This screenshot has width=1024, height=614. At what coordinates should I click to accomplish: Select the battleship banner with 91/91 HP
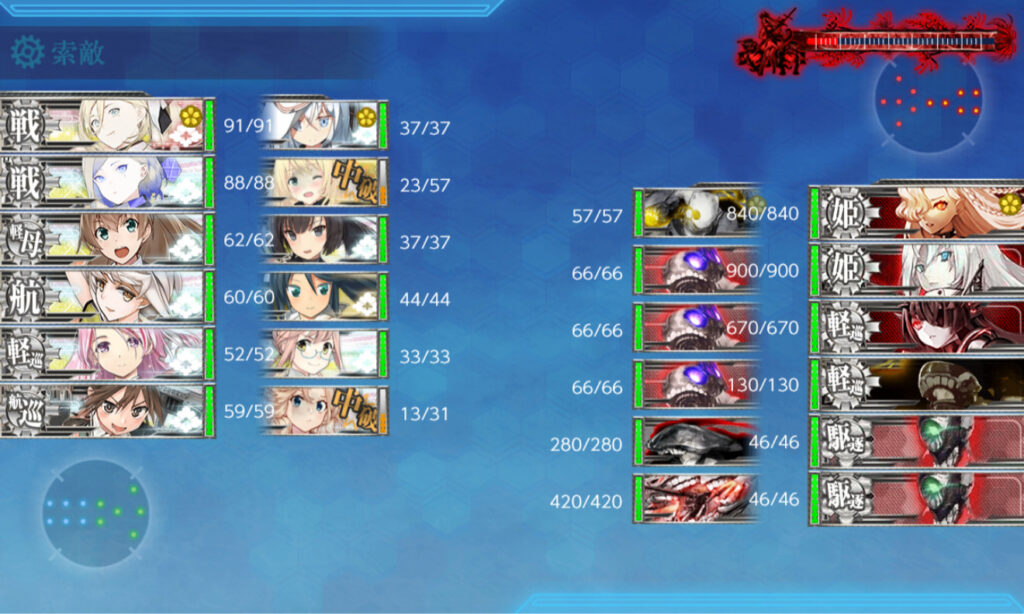(107, 123)
